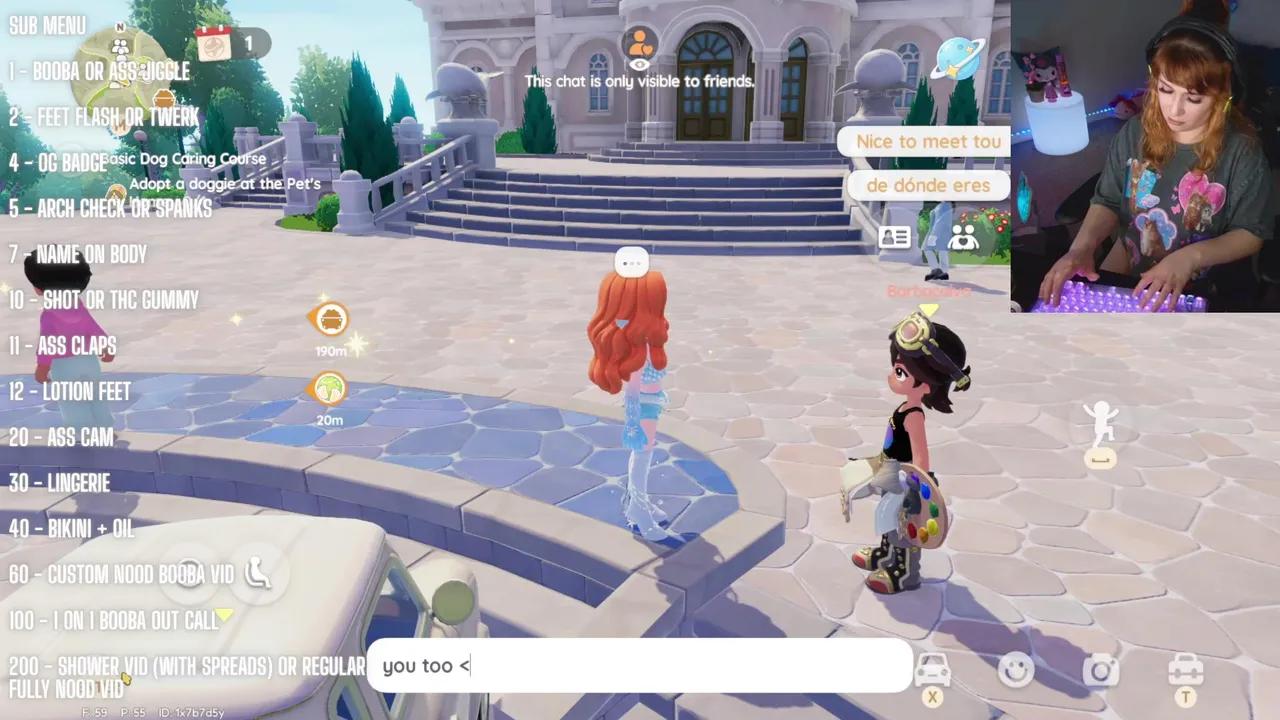Viewport: 1280px width, 720px height.
Task: Toggle the chat visibility eye icon
Action: [640, 65]
